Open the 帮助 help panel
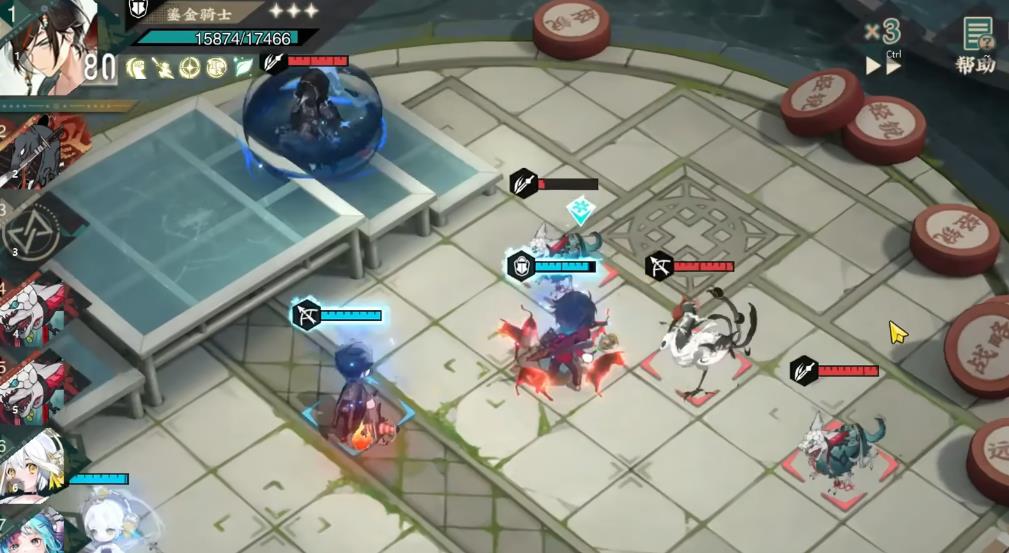This screenshot has height=553, width=1009. (975, 46)
